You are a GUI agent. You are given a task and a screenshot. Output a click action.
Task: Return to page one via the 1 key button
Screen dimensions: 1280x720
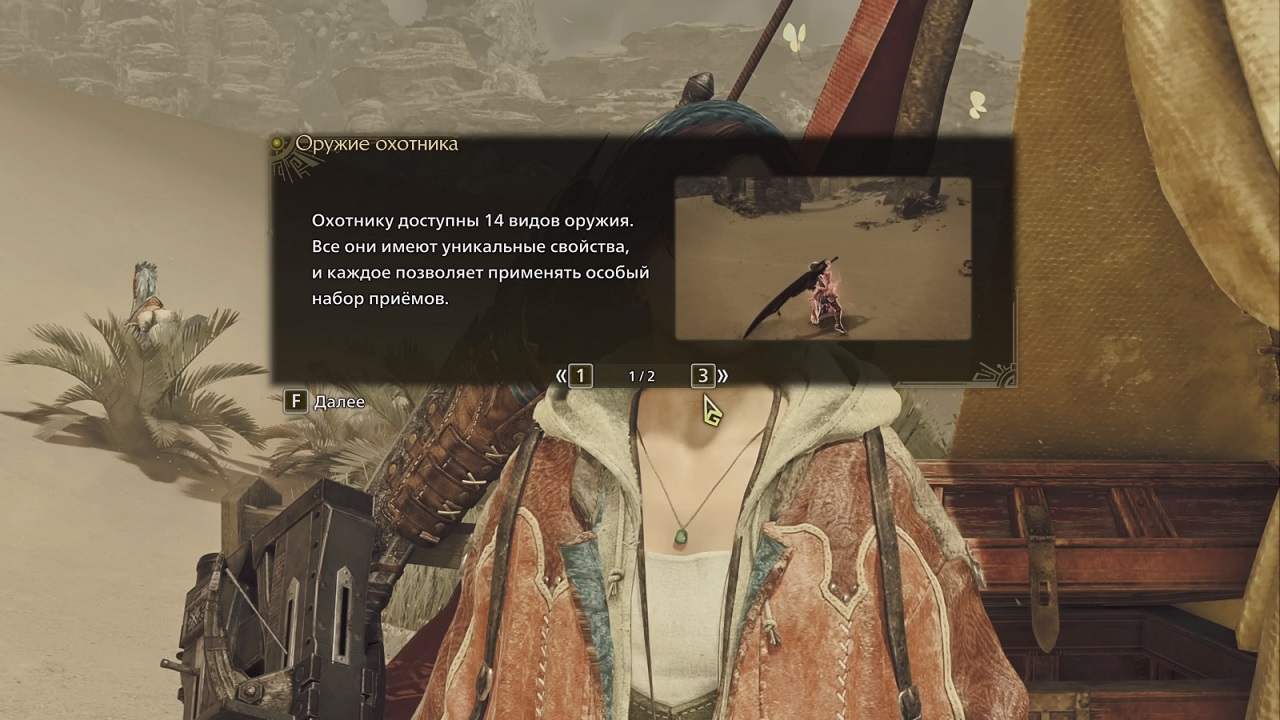click(580, 376)
